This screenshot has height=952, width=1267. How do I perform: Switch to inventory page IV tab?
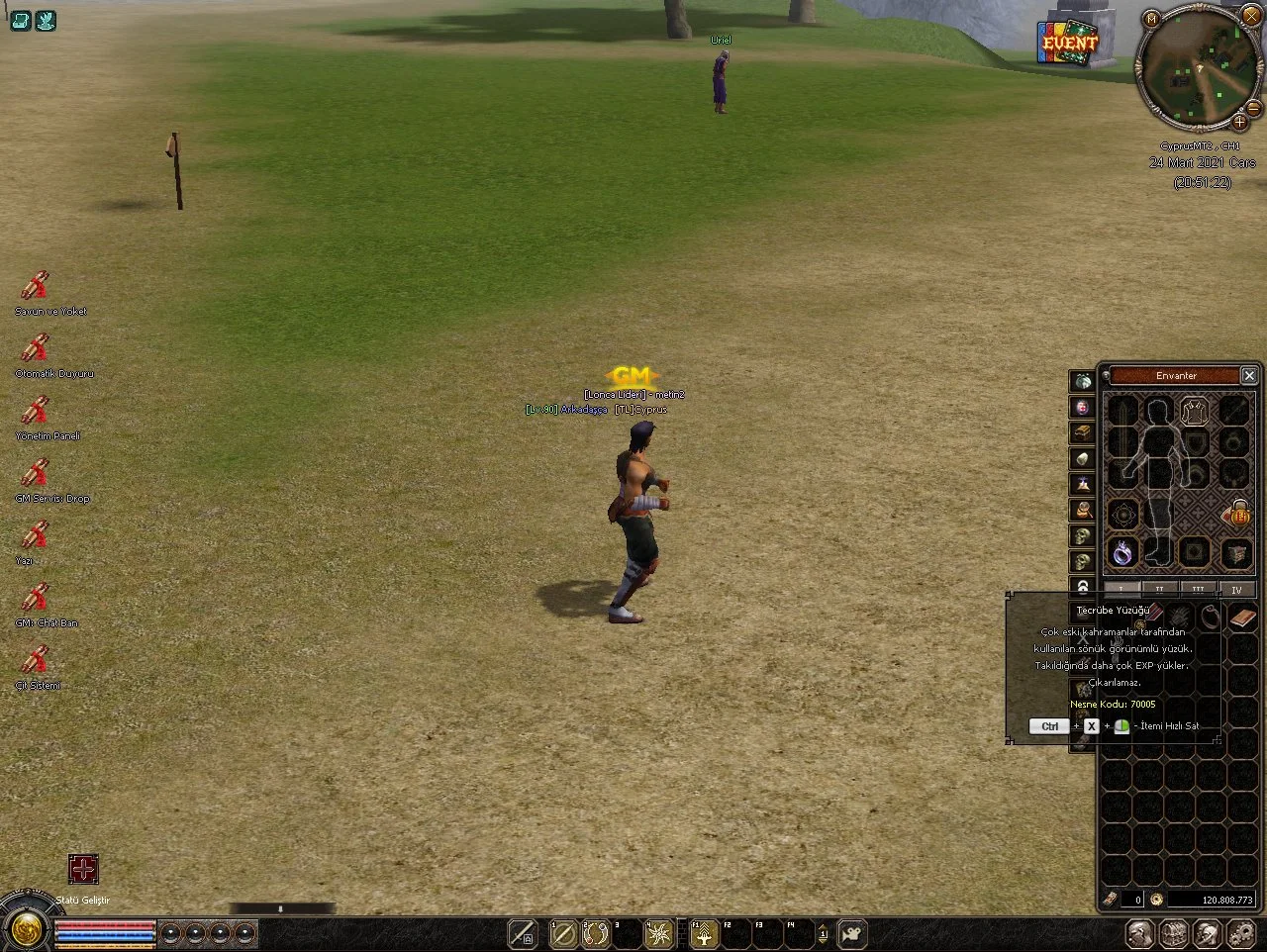(x=1236, y=589)
